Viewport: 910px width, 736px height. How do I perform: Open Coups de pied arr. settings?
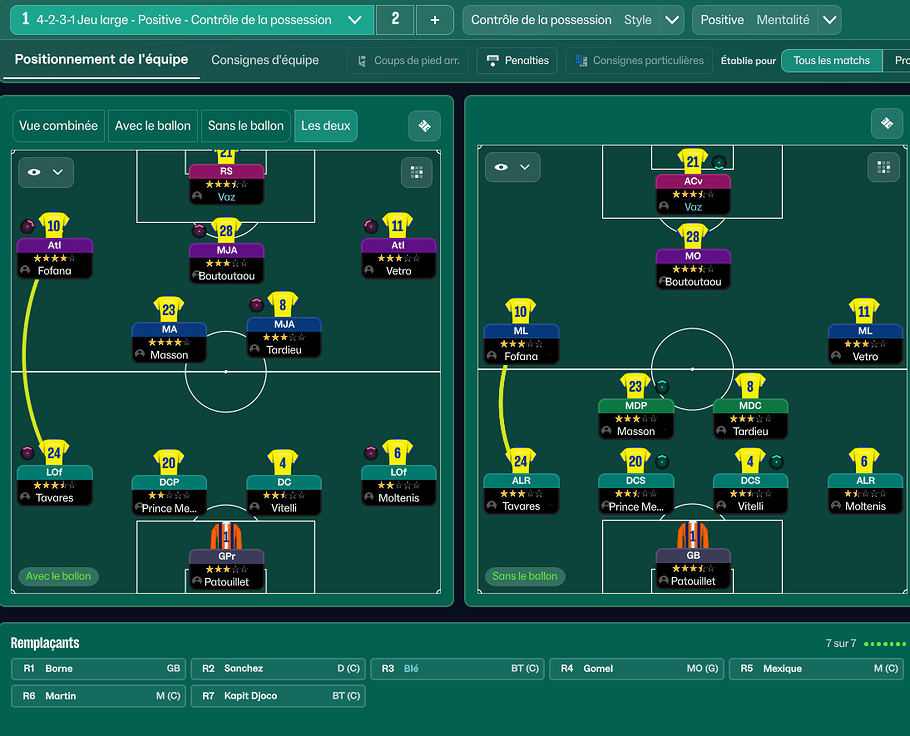(408, 61)
